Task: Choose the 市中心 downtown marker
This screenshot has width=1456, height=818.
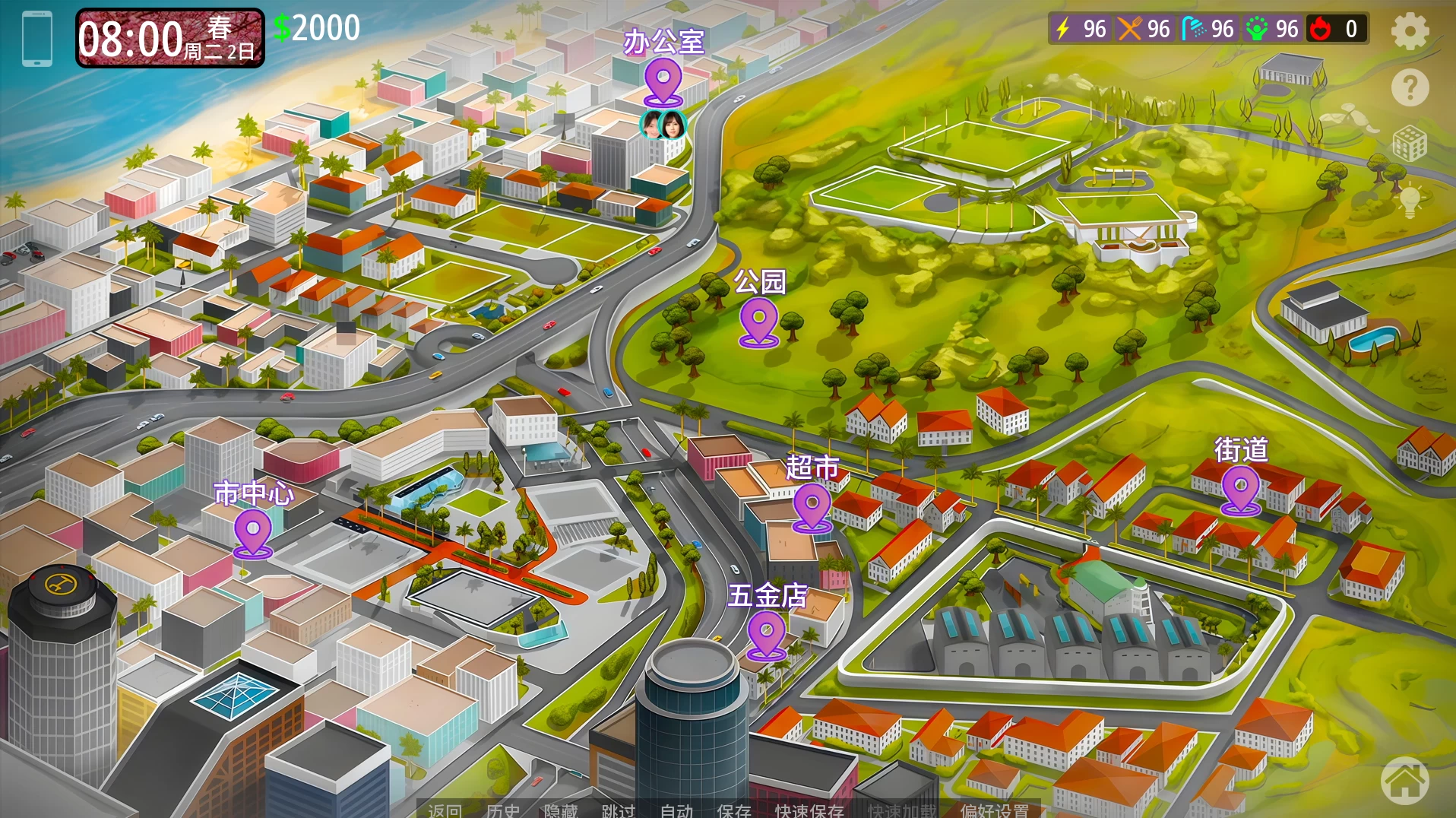Action: (x=253, y=532)
